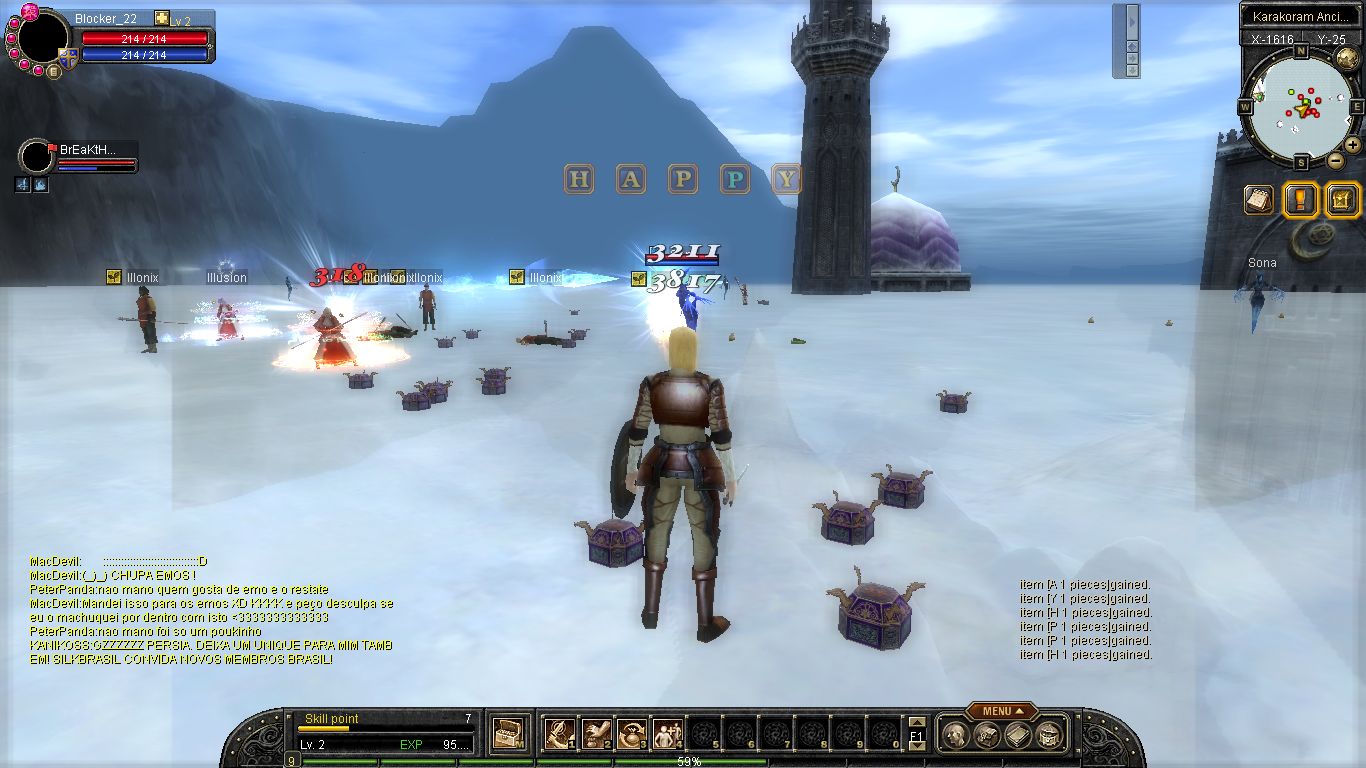
Task: Open the inventory chest icon in the menu
Action: pos(986,735)
